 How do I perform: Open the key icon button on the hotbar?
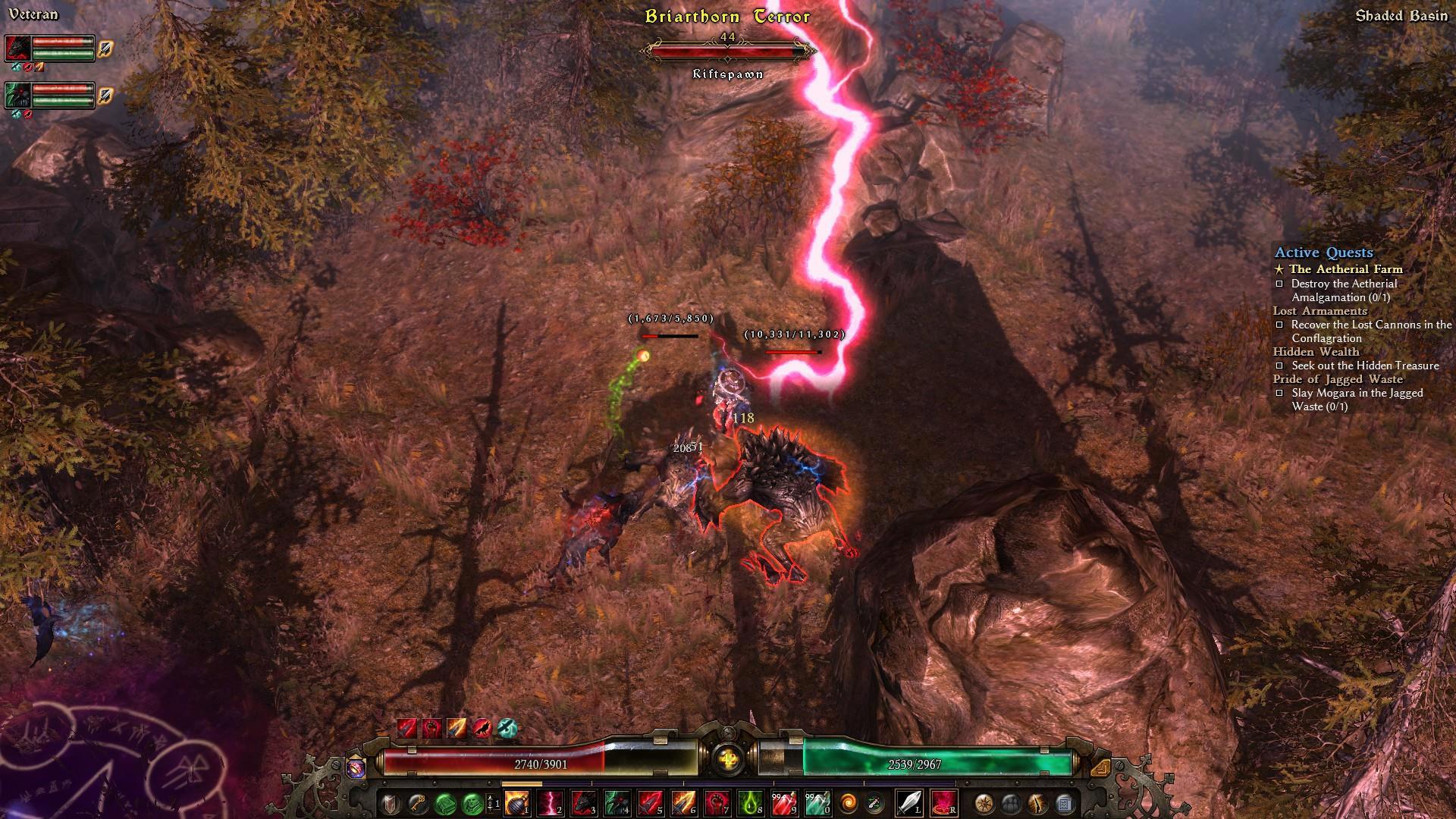point(417,802)
